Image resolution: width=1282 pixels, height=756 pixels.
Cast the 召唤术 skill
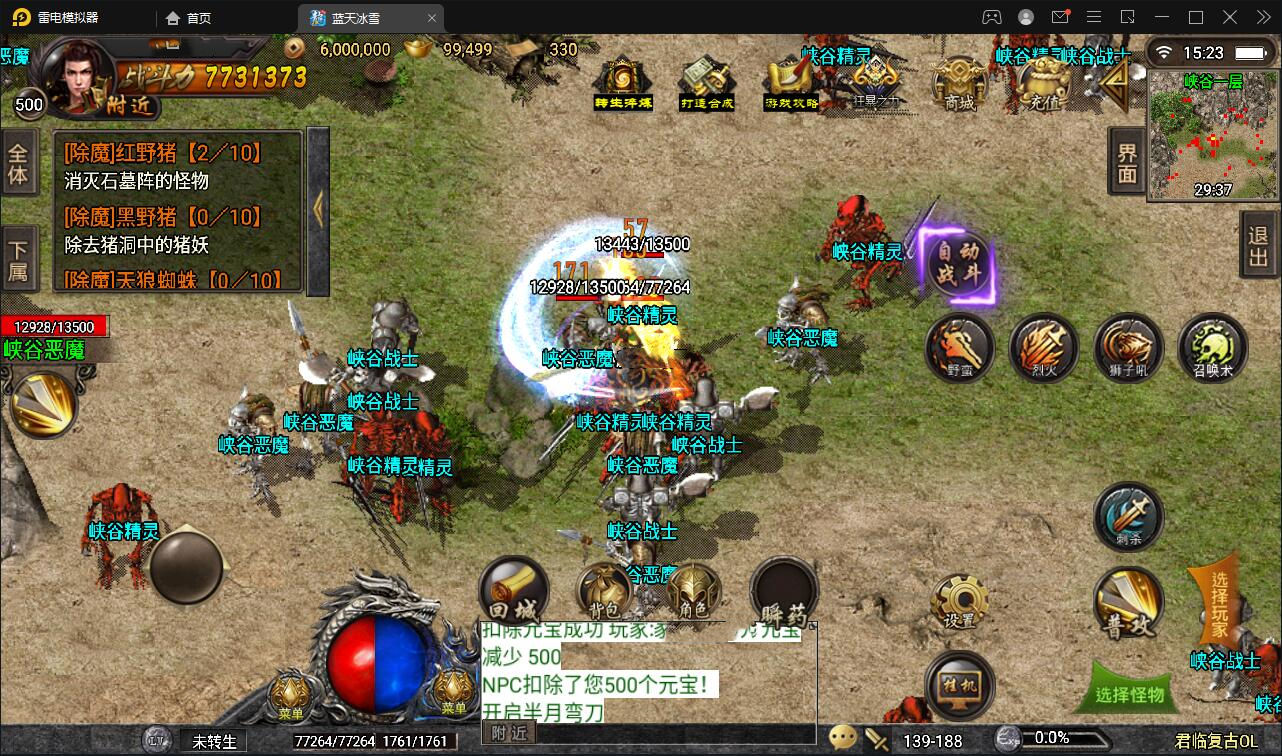tap(1212, 350)
